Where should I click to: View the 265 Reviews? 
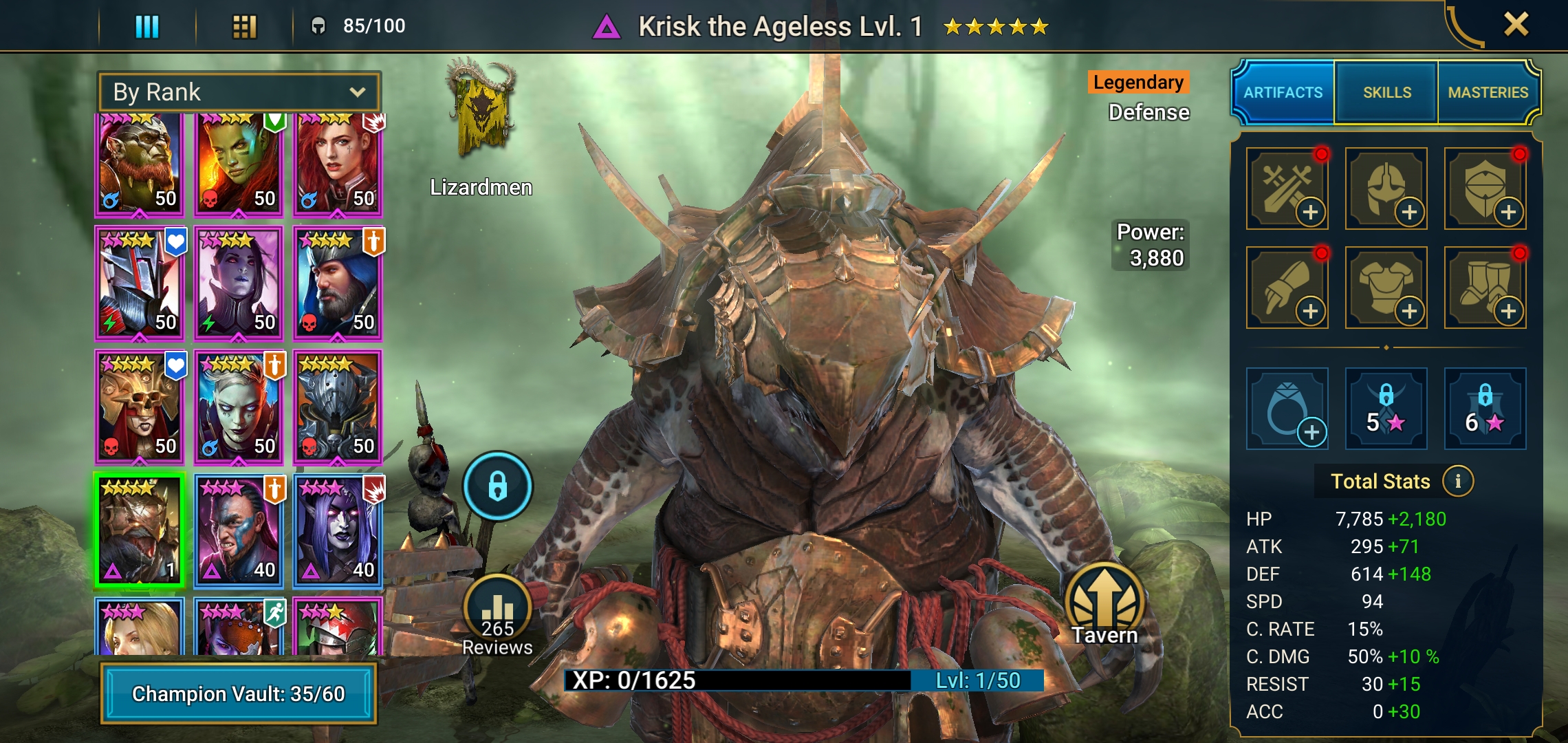[x=497, y=616]
